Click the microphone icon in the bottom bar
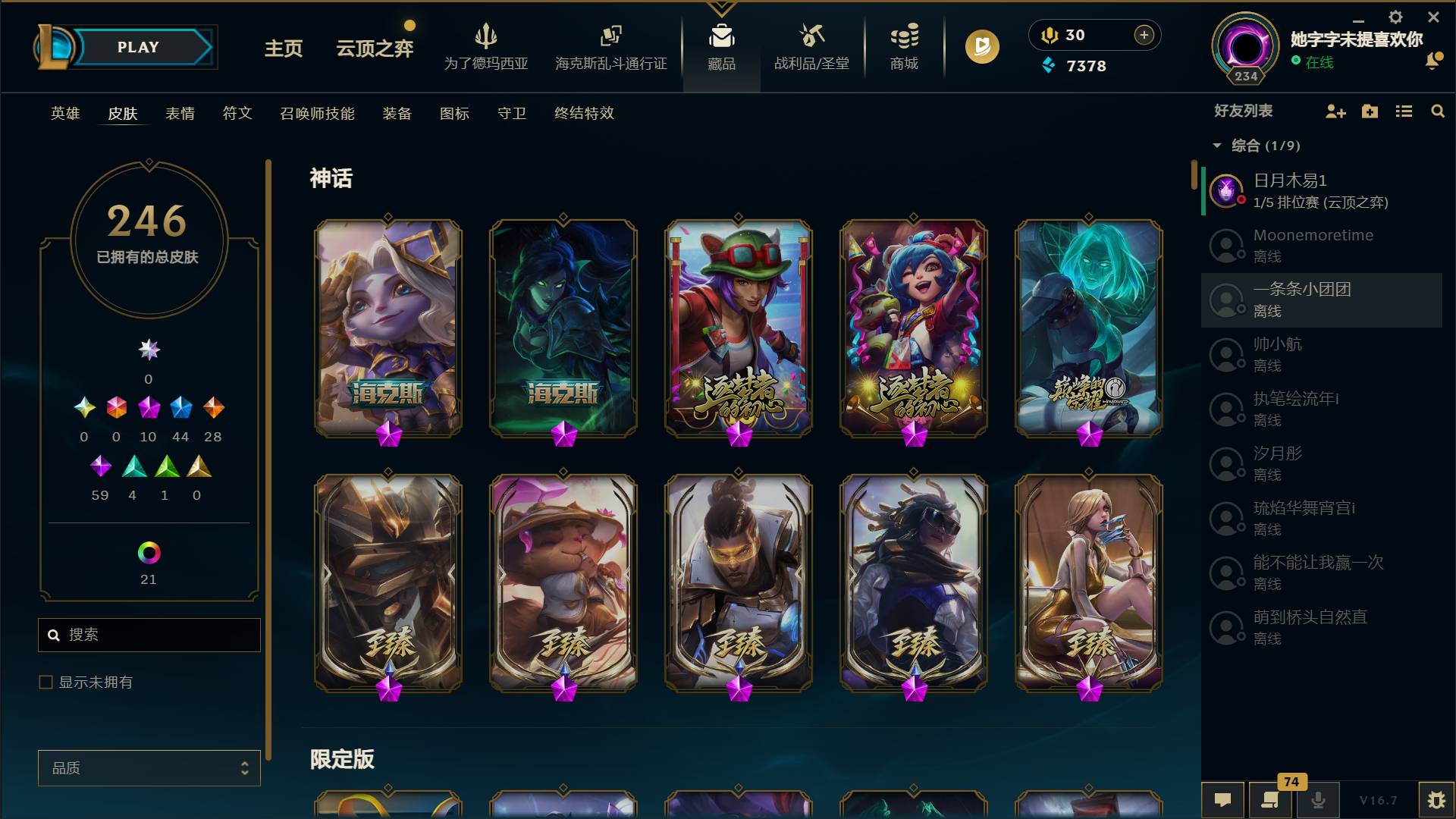This screenshot has height=819, width=1456. (1317, 799)
